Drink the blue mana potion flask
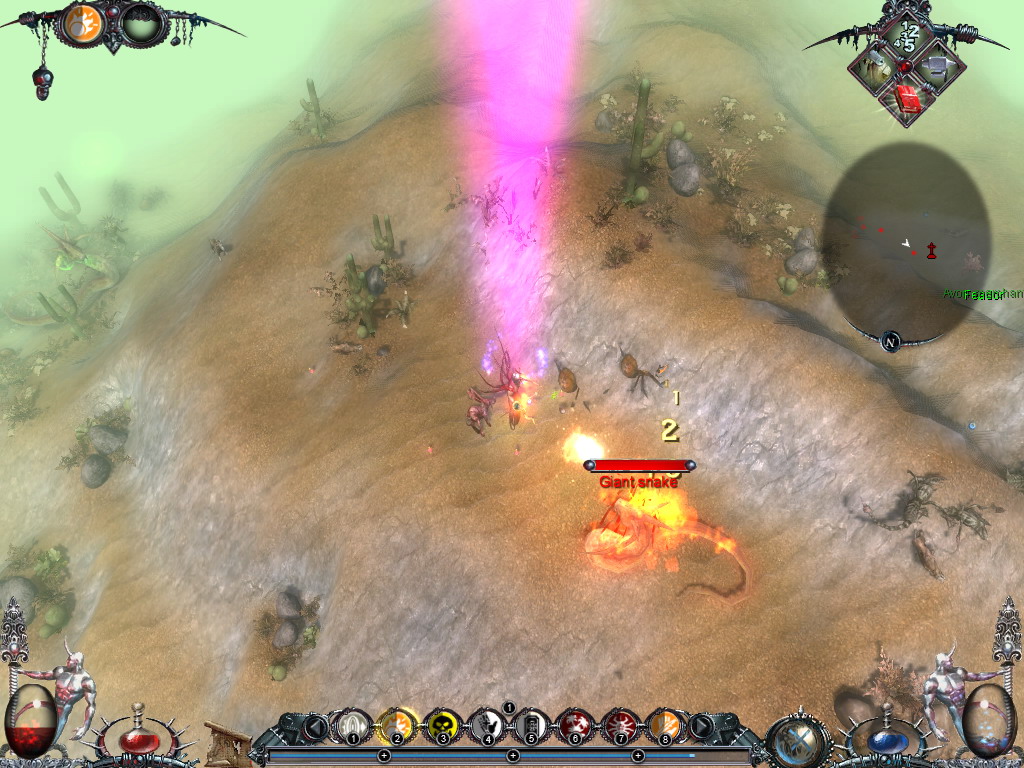 886,741
